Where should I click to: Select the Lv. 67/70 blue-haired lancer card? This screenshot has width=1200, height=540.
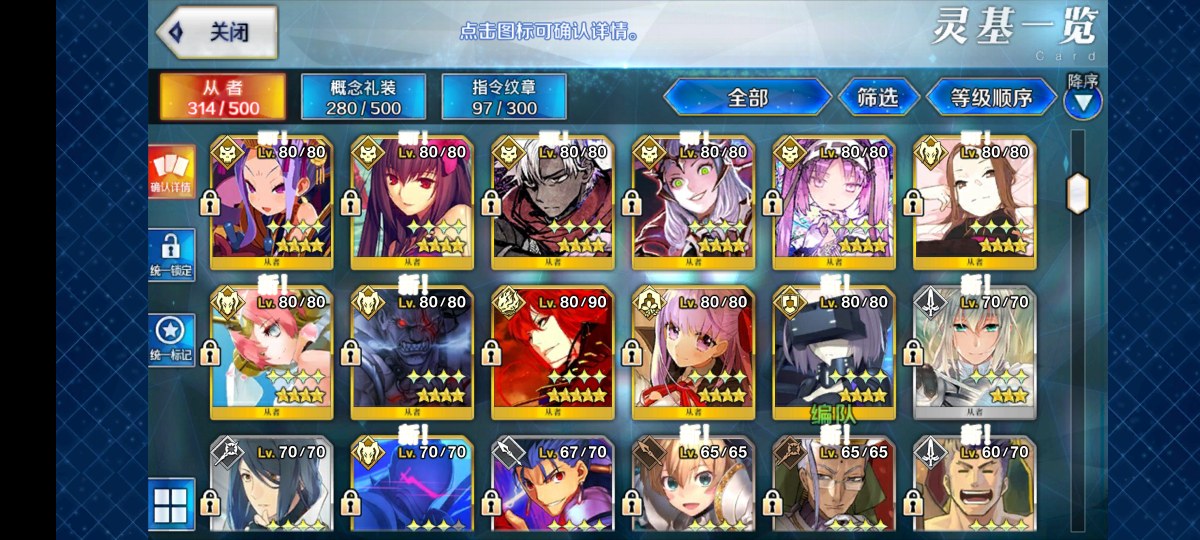(x=553, y=487)
